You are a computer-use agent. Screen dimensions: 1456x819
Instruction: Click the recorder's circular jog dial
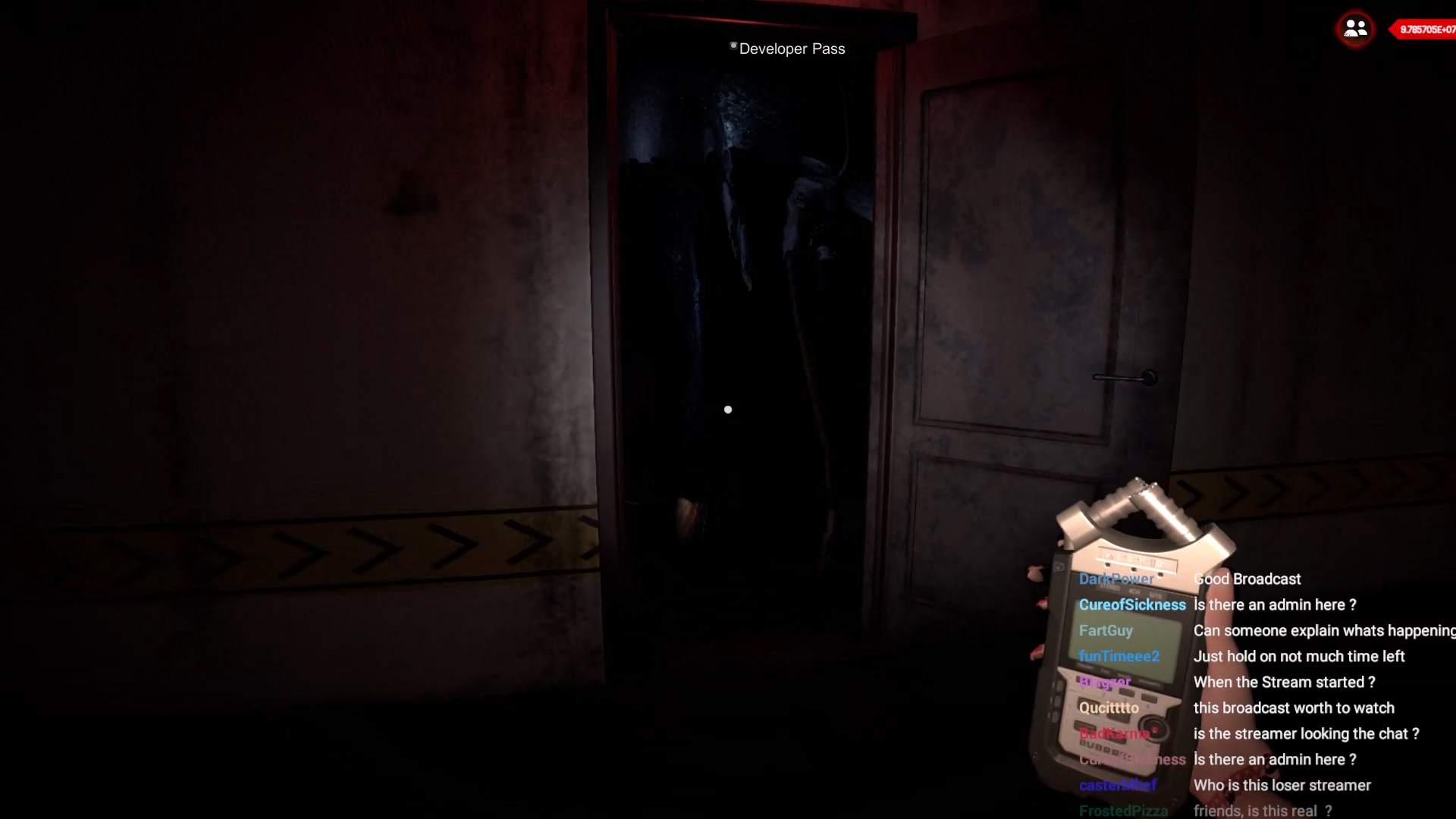1153,726
